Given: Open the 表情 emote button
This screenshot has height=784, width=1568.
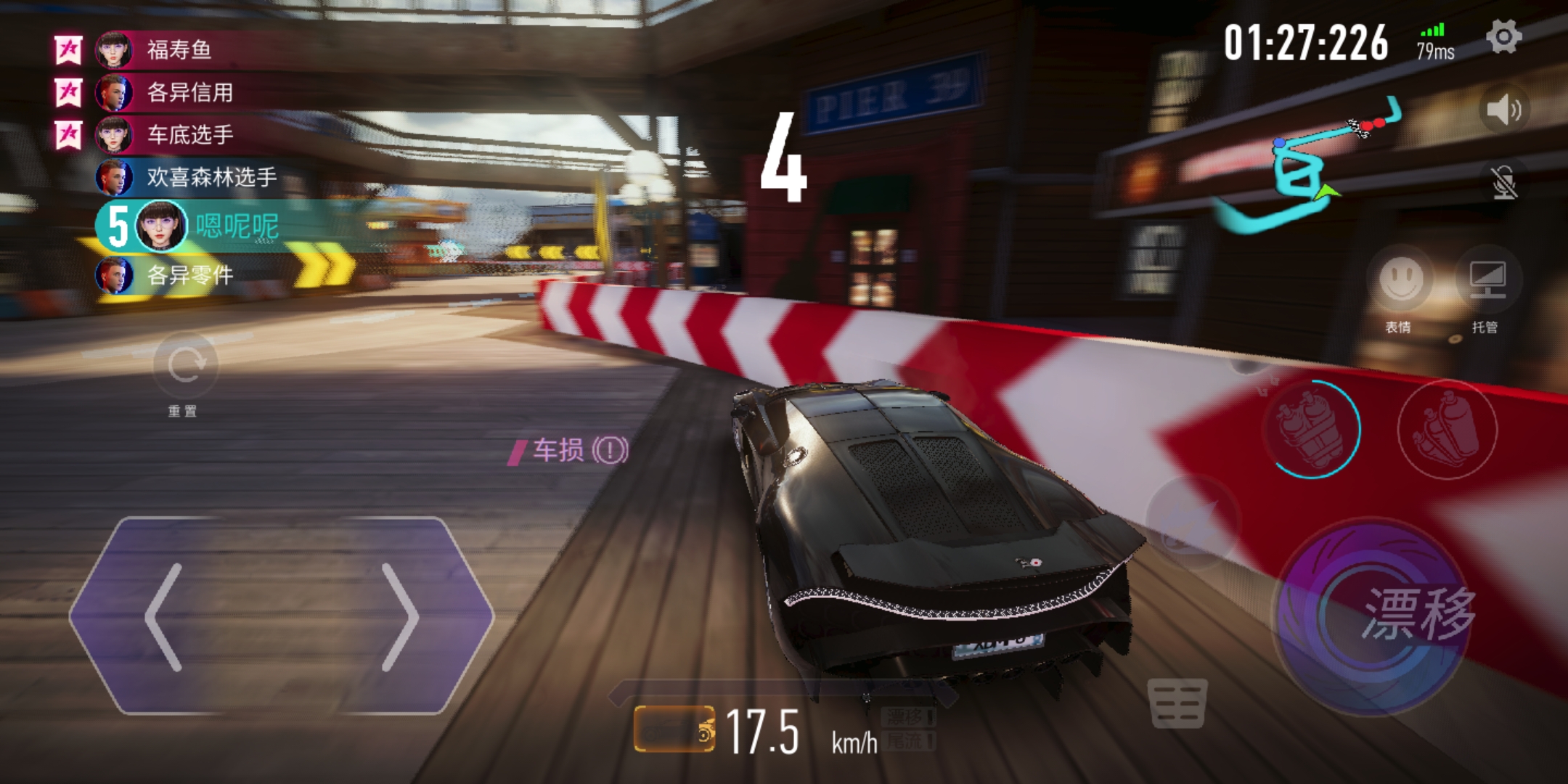Looking at the screenshot, I should click(1400, 281).
